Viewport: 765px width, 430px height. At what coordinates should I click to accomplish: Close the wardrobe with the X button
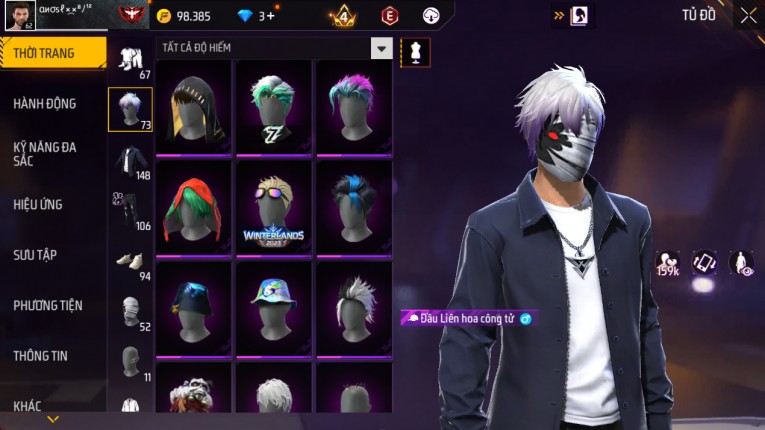(748, 15)
